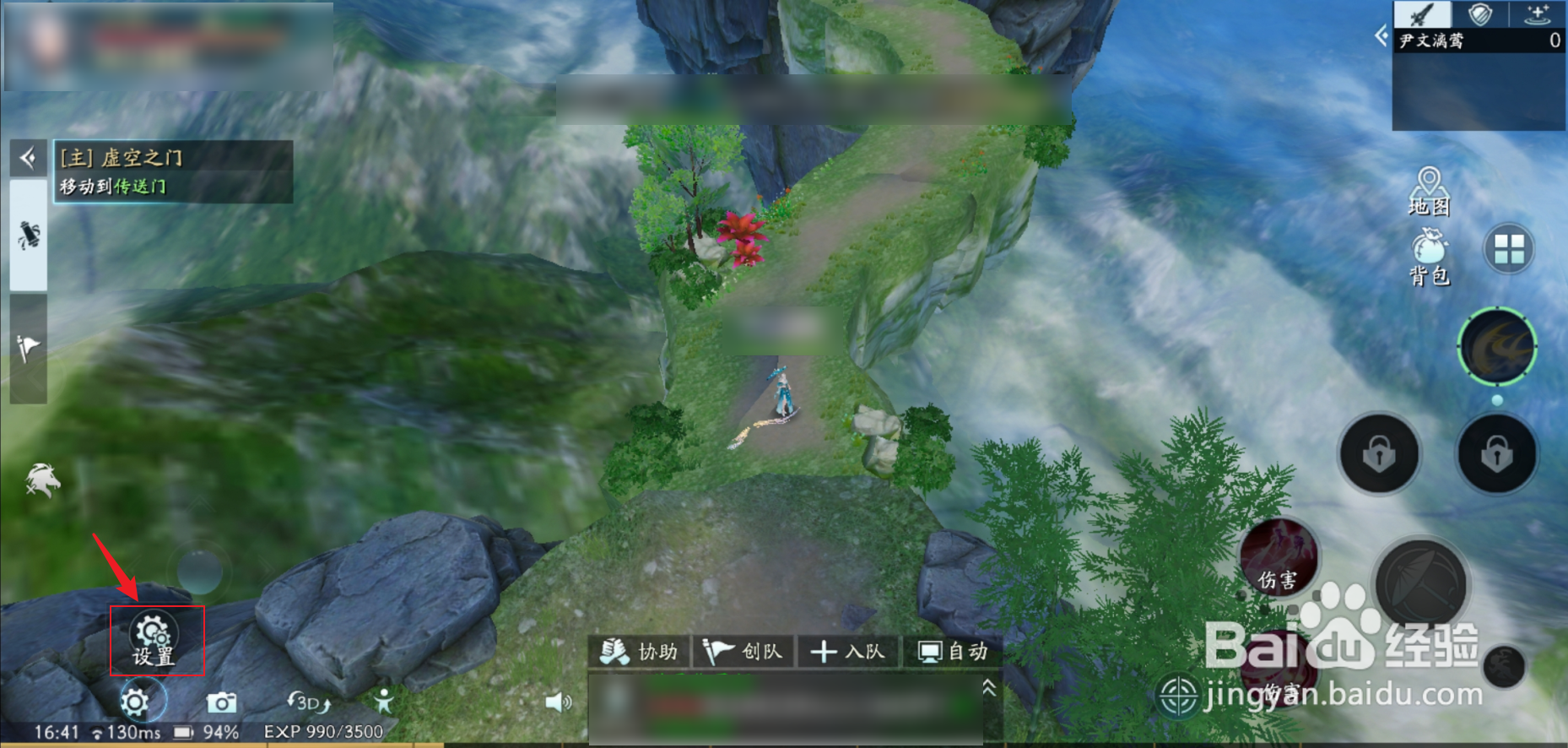Toggle the left target lock icon
This screenshot has width=1568, height=748.
tap(1379, 453)
